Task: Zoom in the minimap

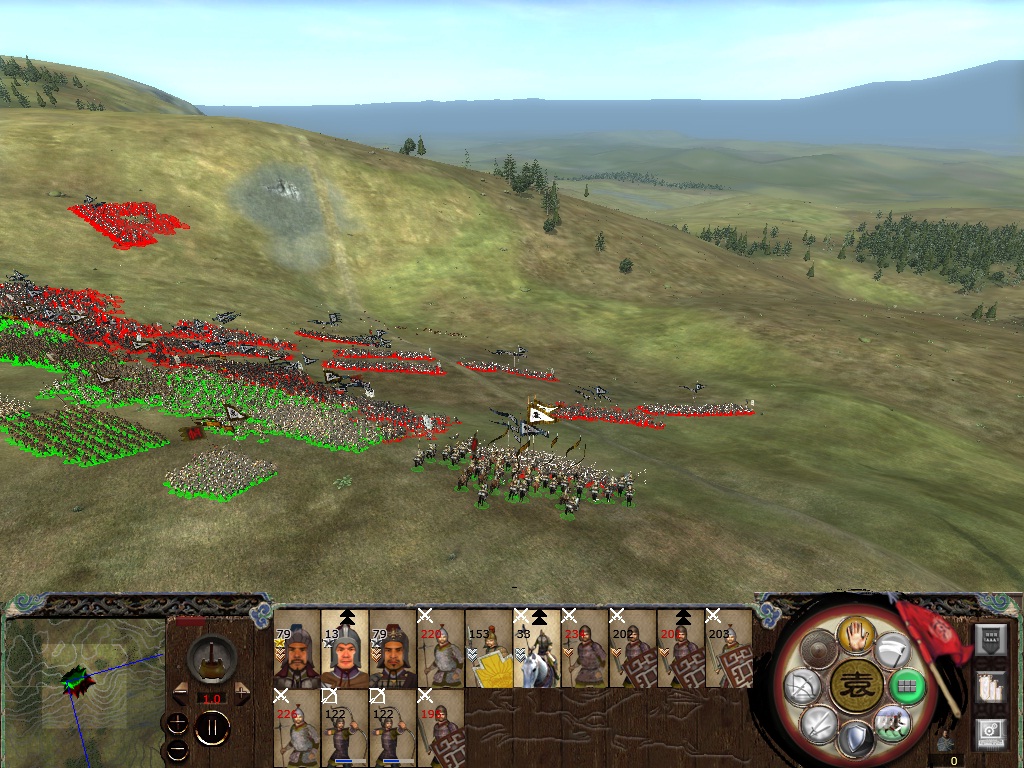Action: 178,723
